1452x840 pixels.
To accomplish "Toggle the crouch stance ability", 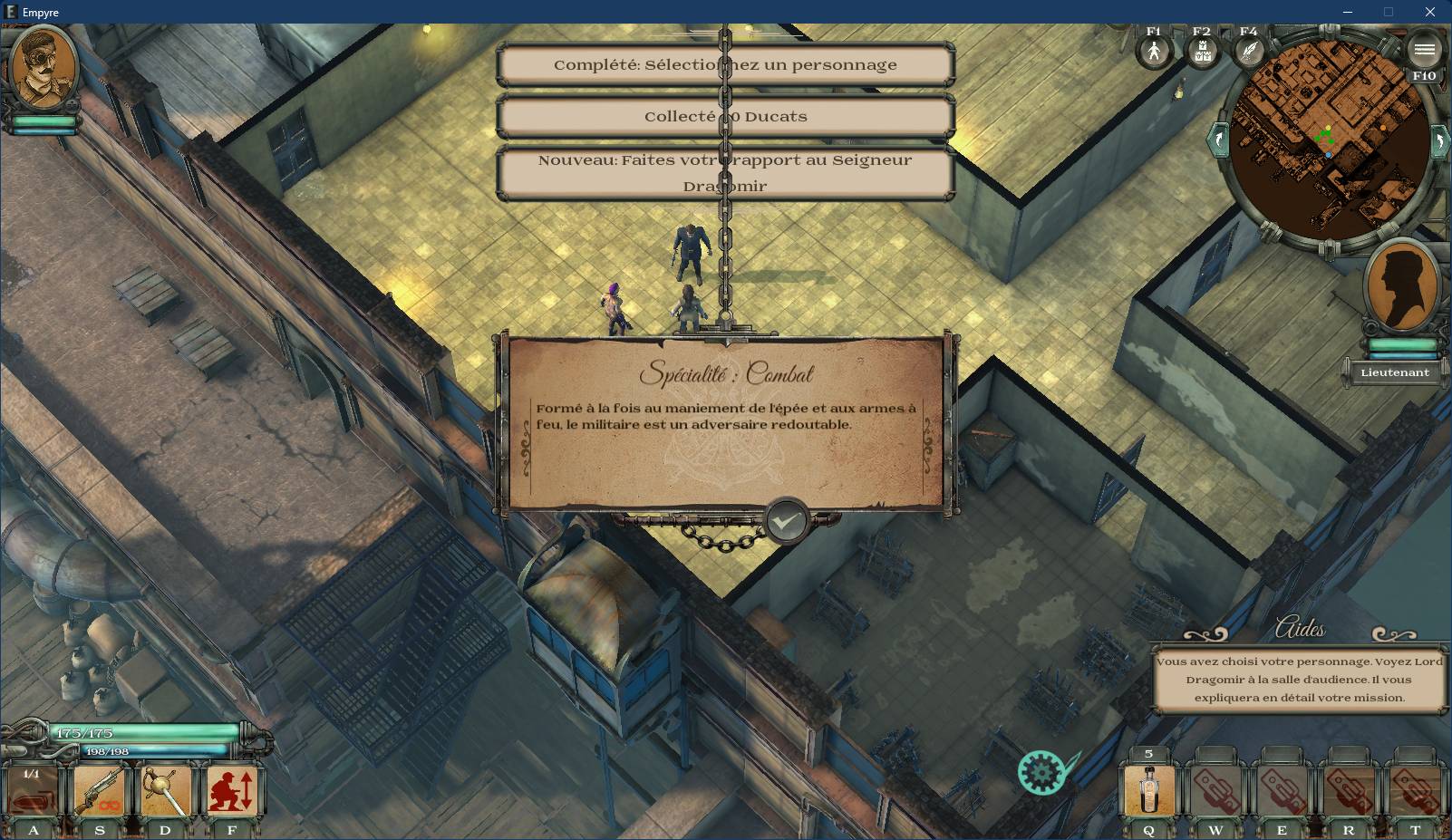I will click(x=233, y=790).
